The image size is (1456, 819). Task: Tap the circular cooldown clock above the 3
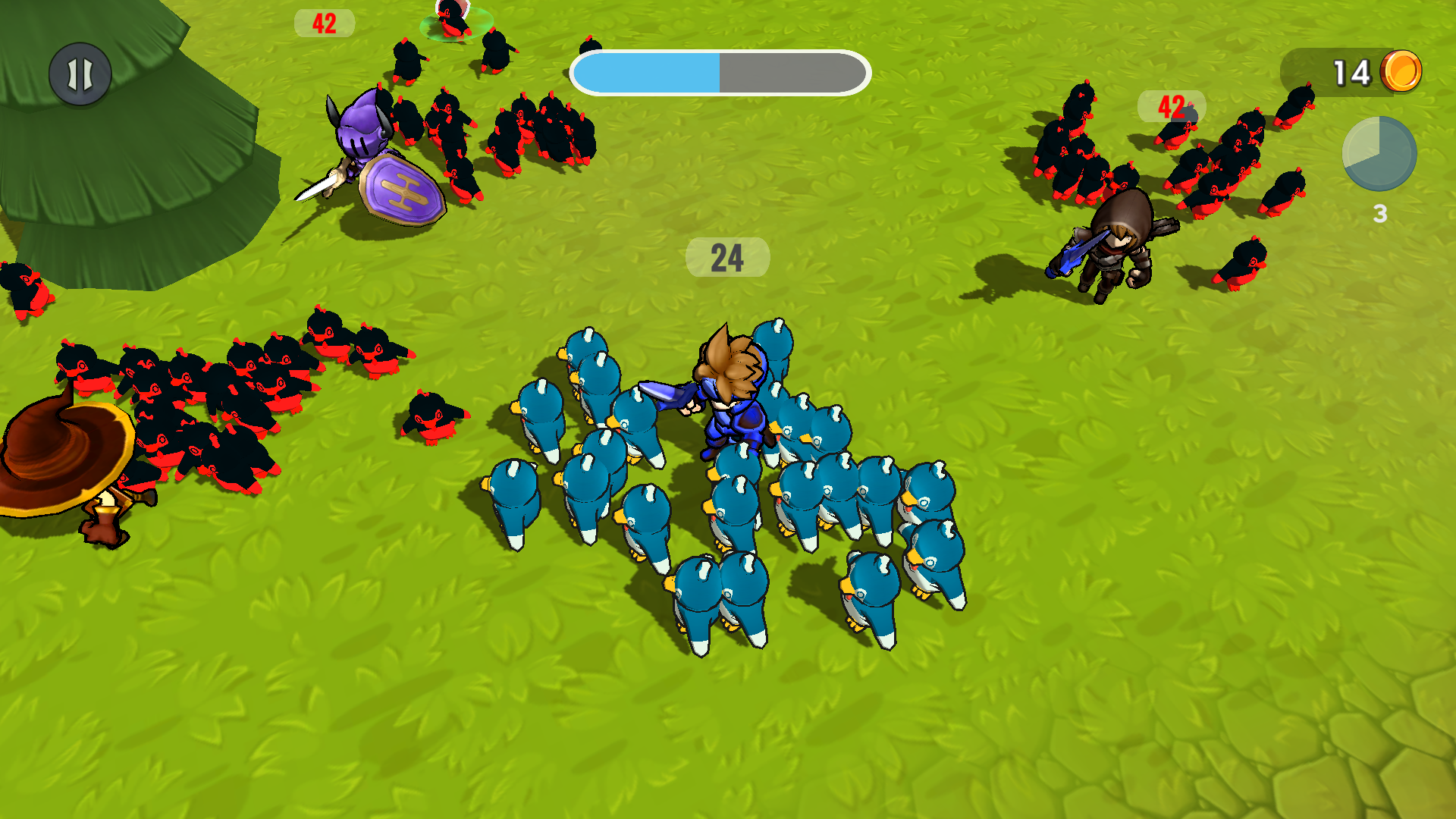pyautogui.click(x=1379, y=154)
